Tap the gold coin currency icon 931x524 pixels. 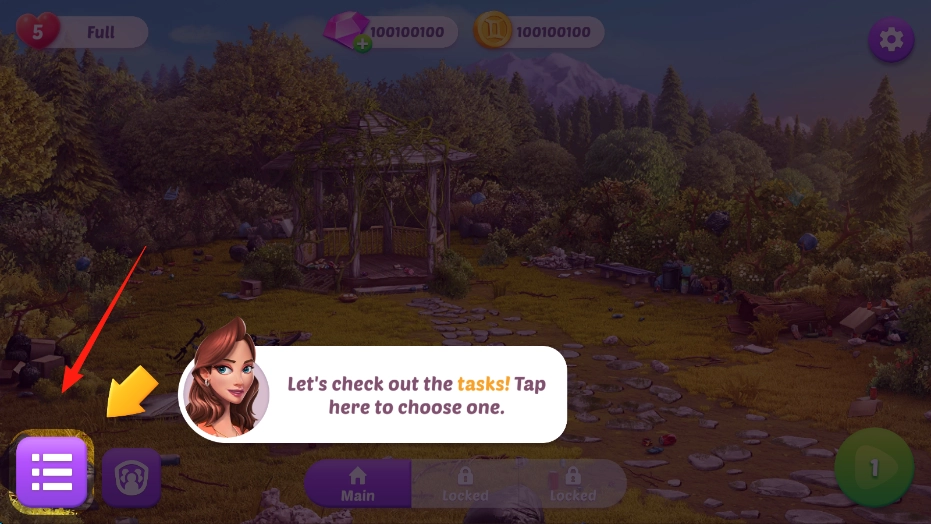493,31
